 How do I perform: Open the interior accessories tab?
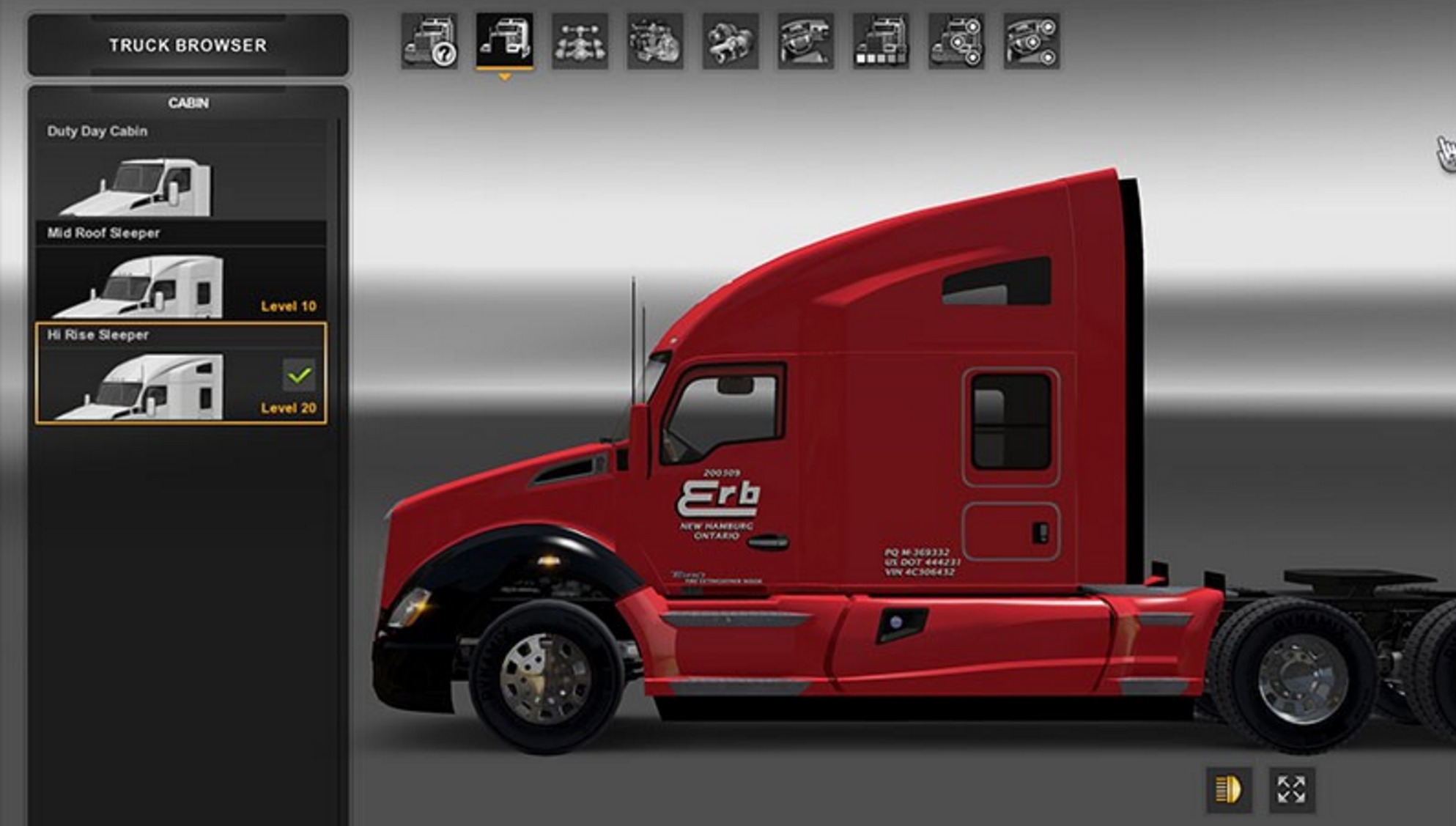tap(1032, 42)
